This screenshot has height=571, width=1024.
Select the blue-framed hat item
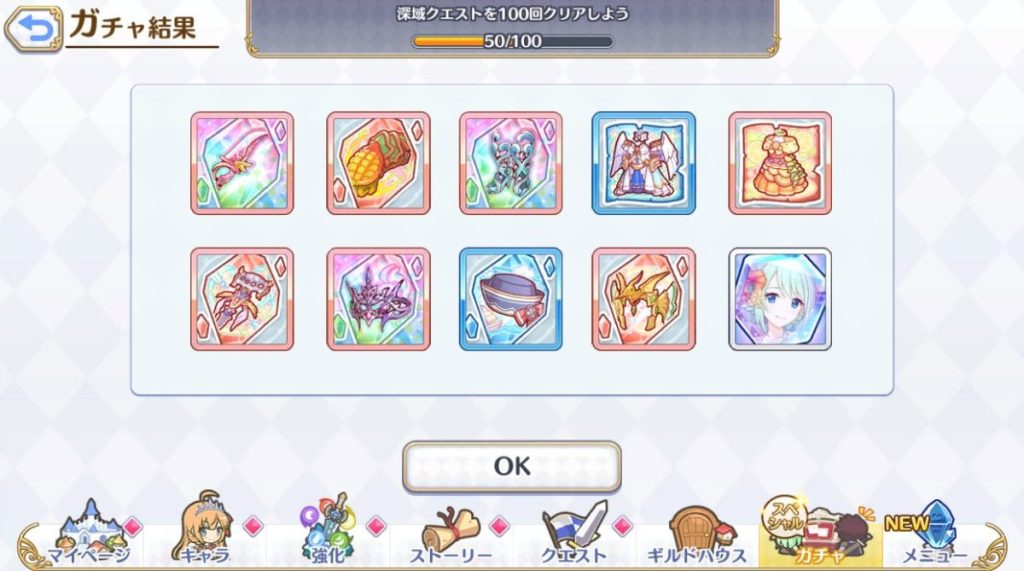[x=511, y=299]
